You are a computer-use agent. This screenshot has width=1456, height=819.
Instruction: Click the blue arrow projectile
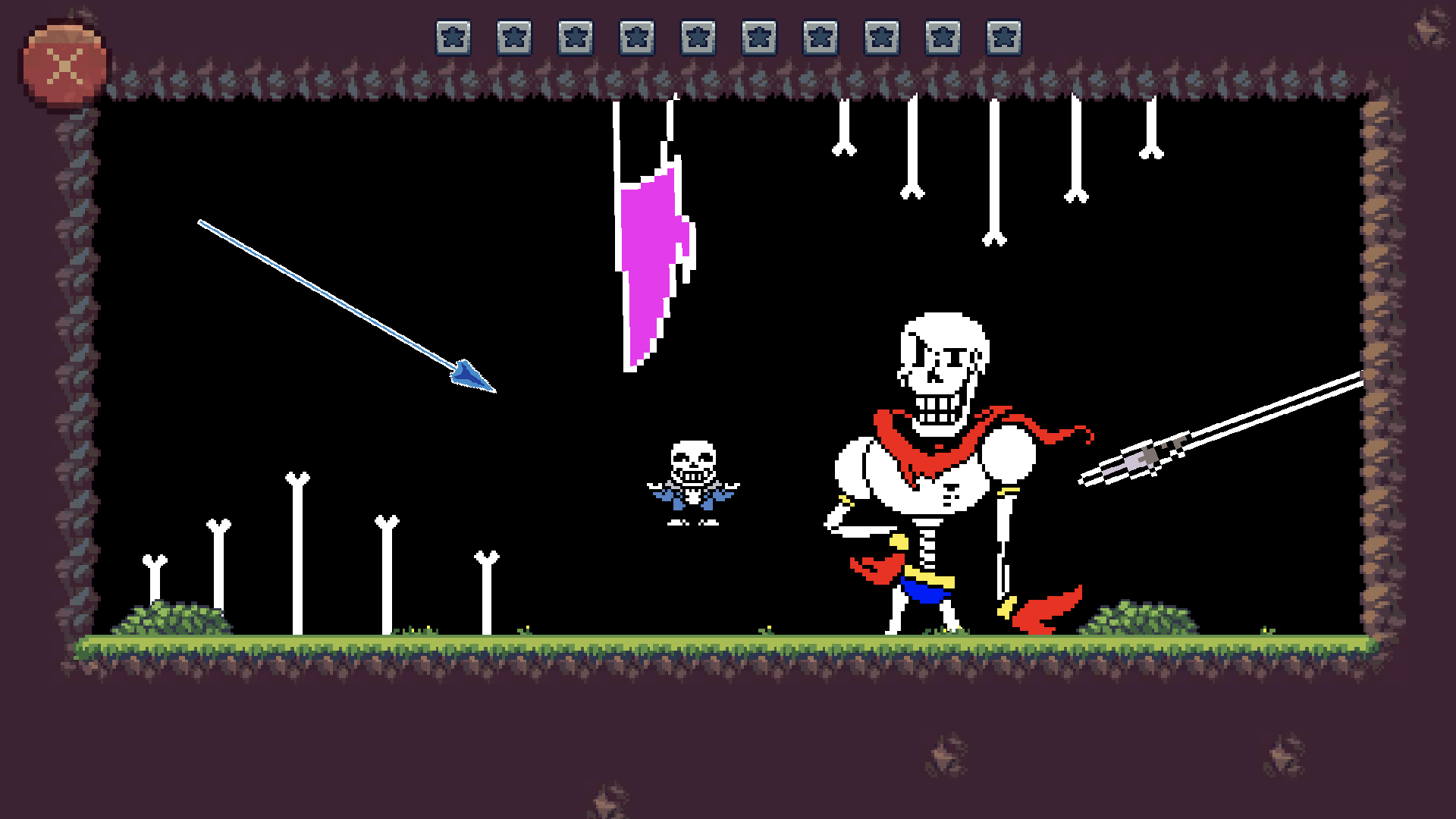(469, 375)
